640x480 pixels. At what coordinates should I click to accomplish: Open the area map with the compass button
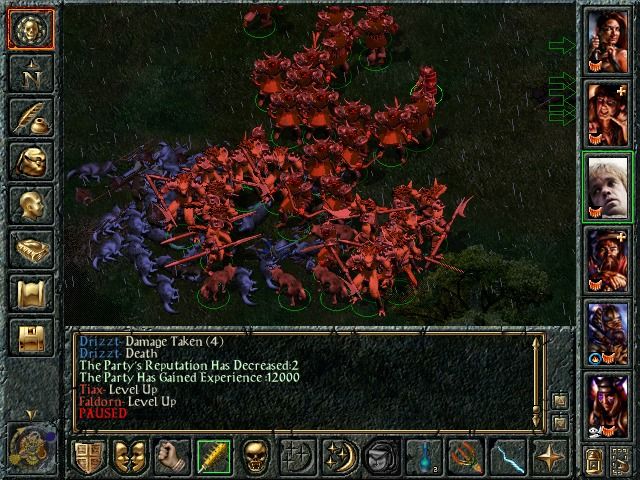point(30,72)
